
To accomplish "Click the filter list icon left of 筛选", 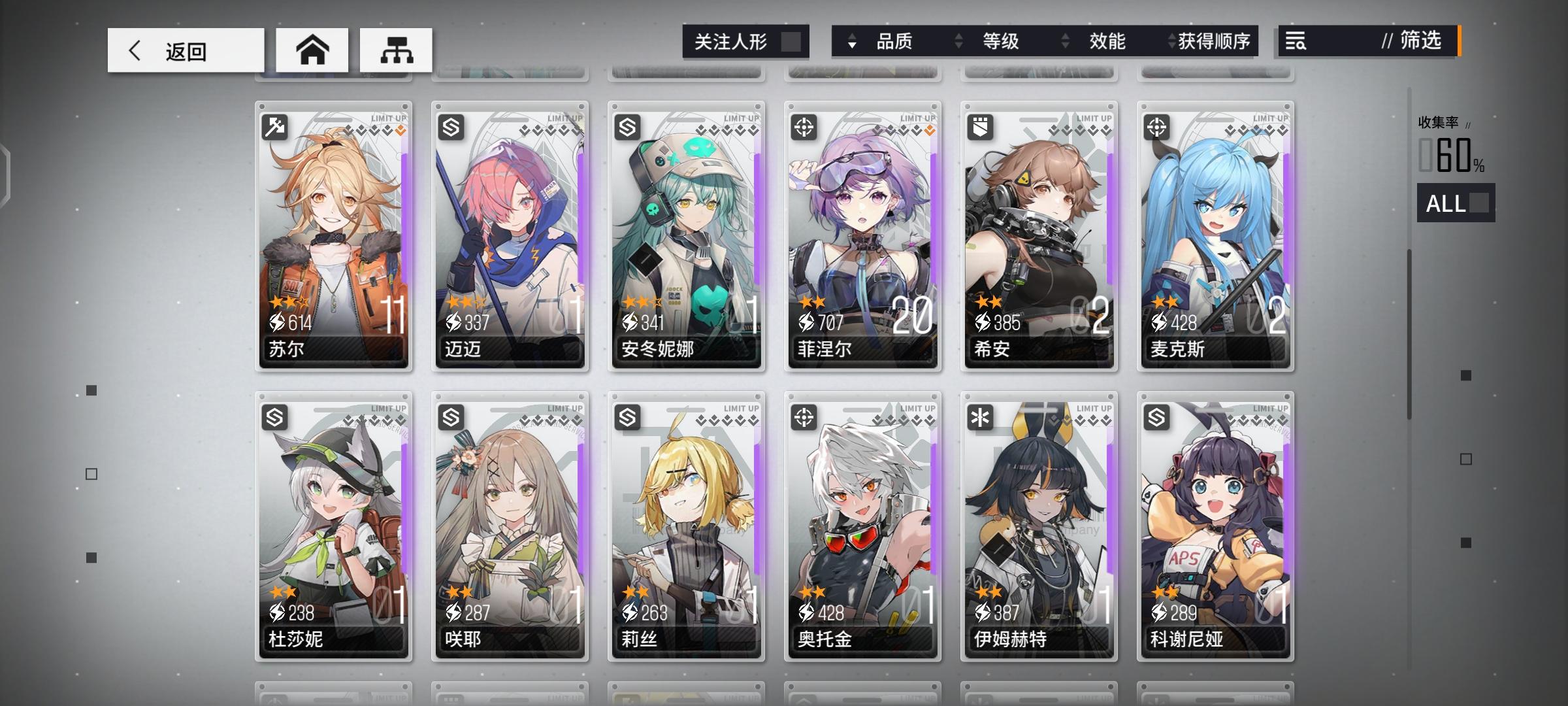I will click(1296, 41).
